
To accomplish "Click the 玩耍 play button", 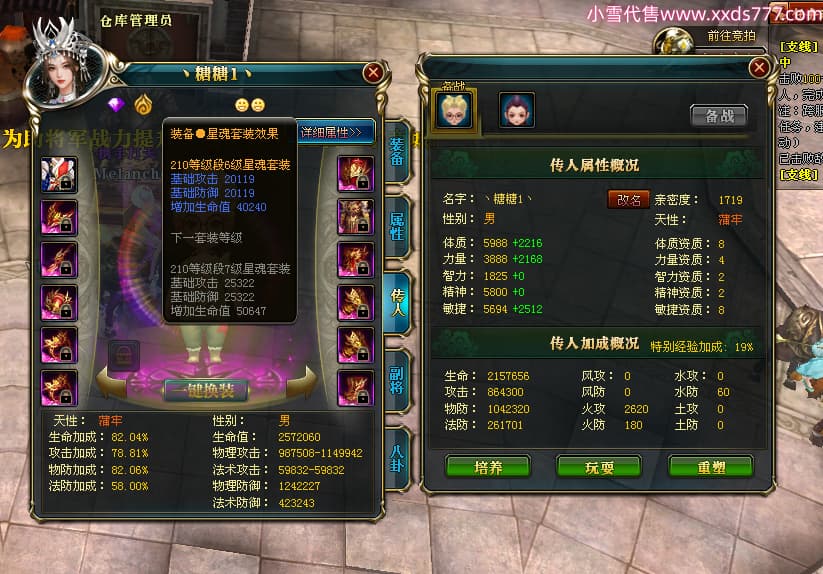I will pos(599,466).
